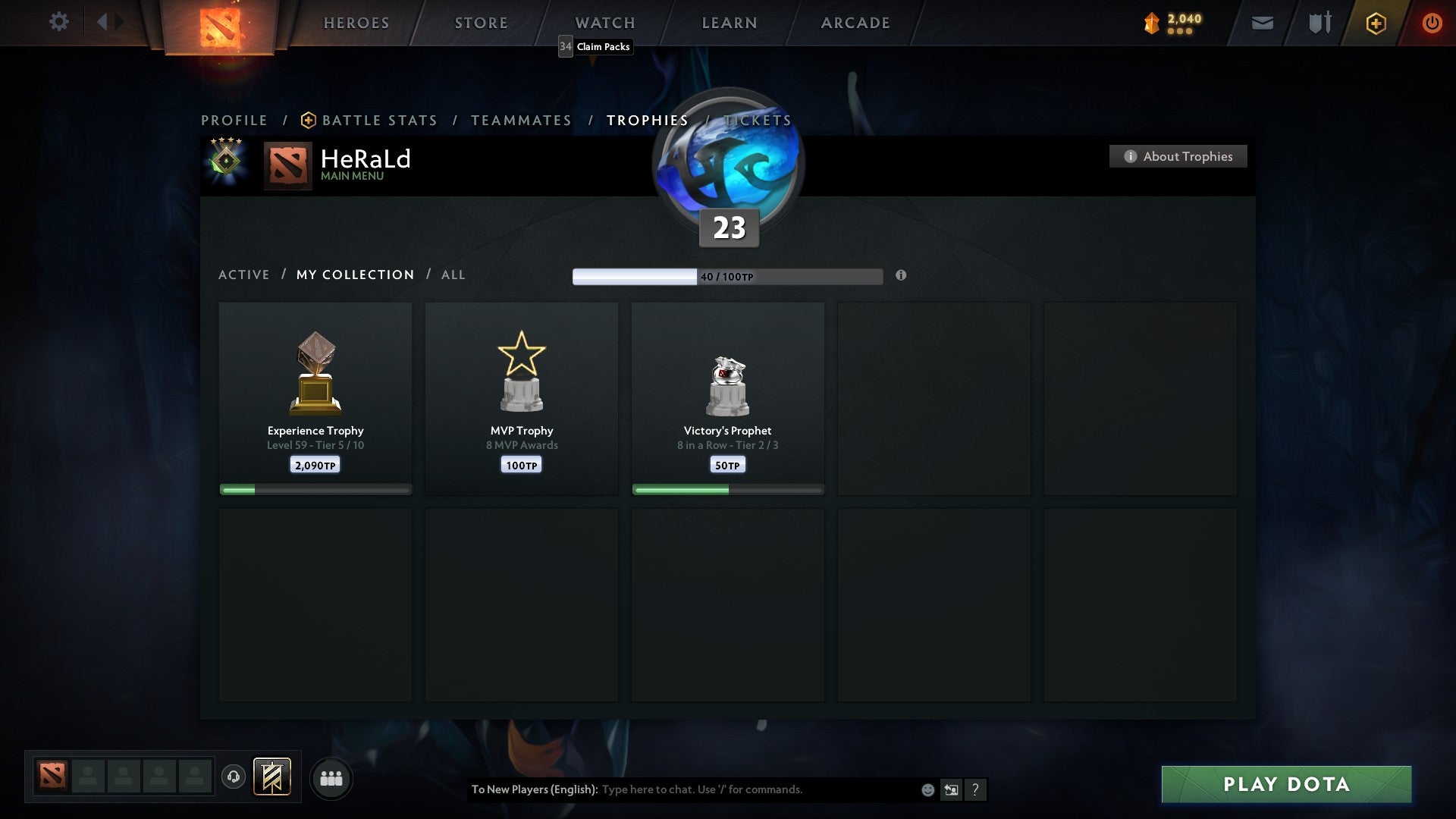Open the party finder people icon
This screenshot has width=1456, height=819.
coord(331,777)
